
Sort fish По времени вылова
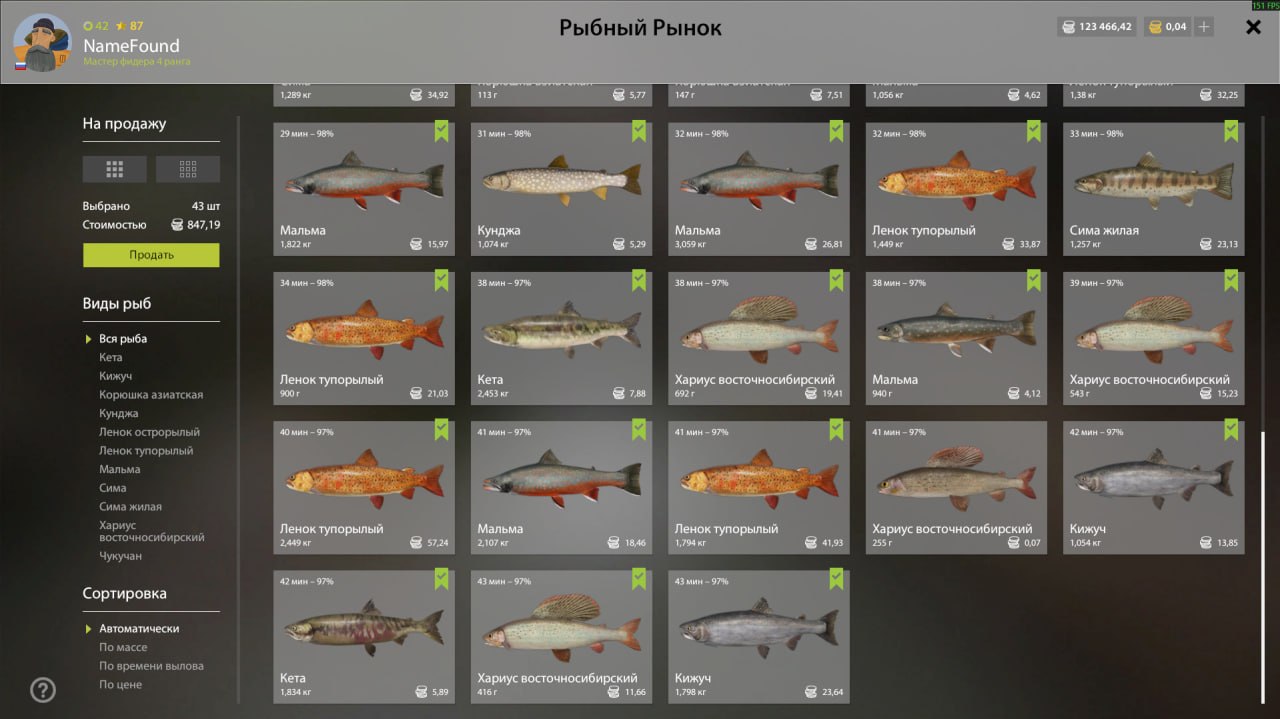point(151,666)
